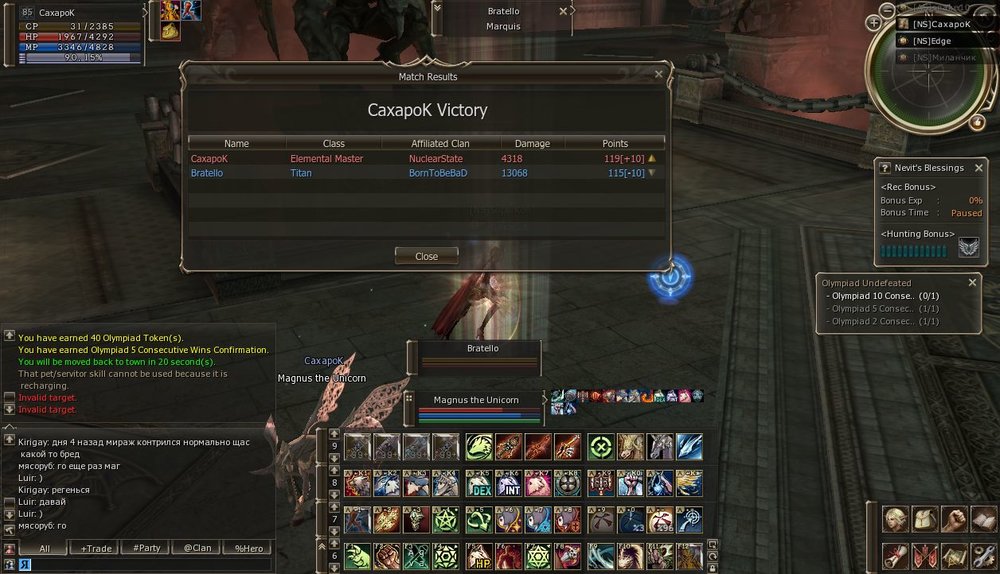Close the Nevit's Blessings panel
1000x574 pixels.
click(x=980, y=168)
